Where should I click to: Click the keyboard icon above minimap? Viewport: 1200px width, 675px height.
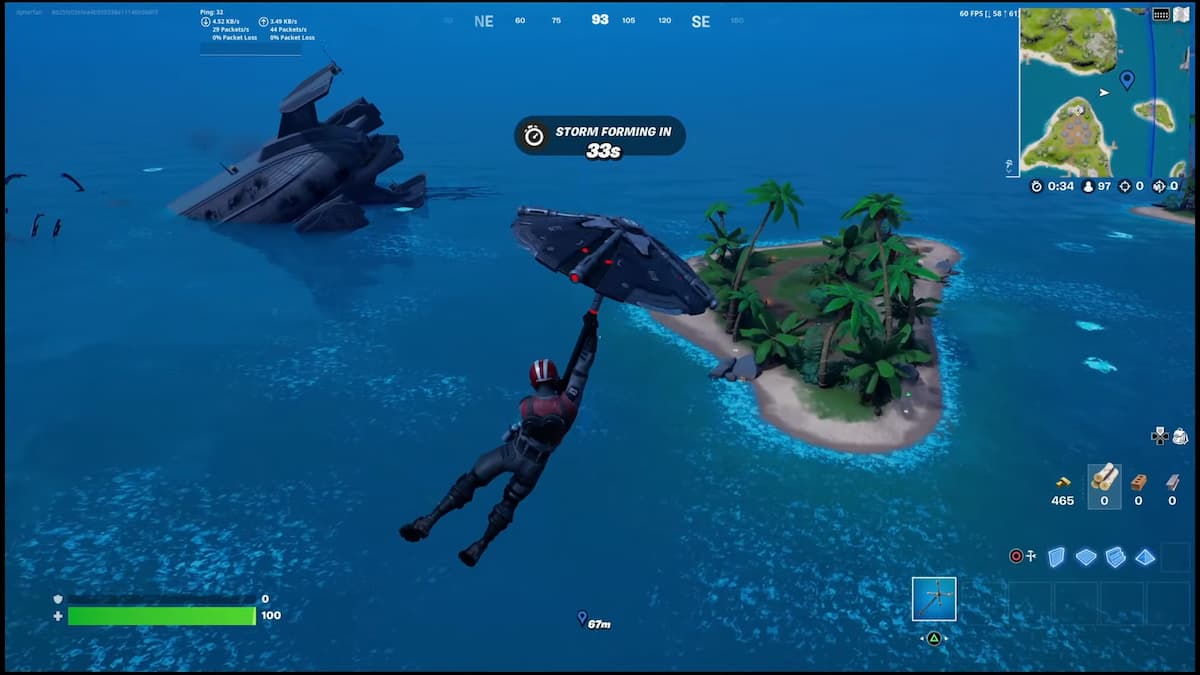(x=1161, y=14)
